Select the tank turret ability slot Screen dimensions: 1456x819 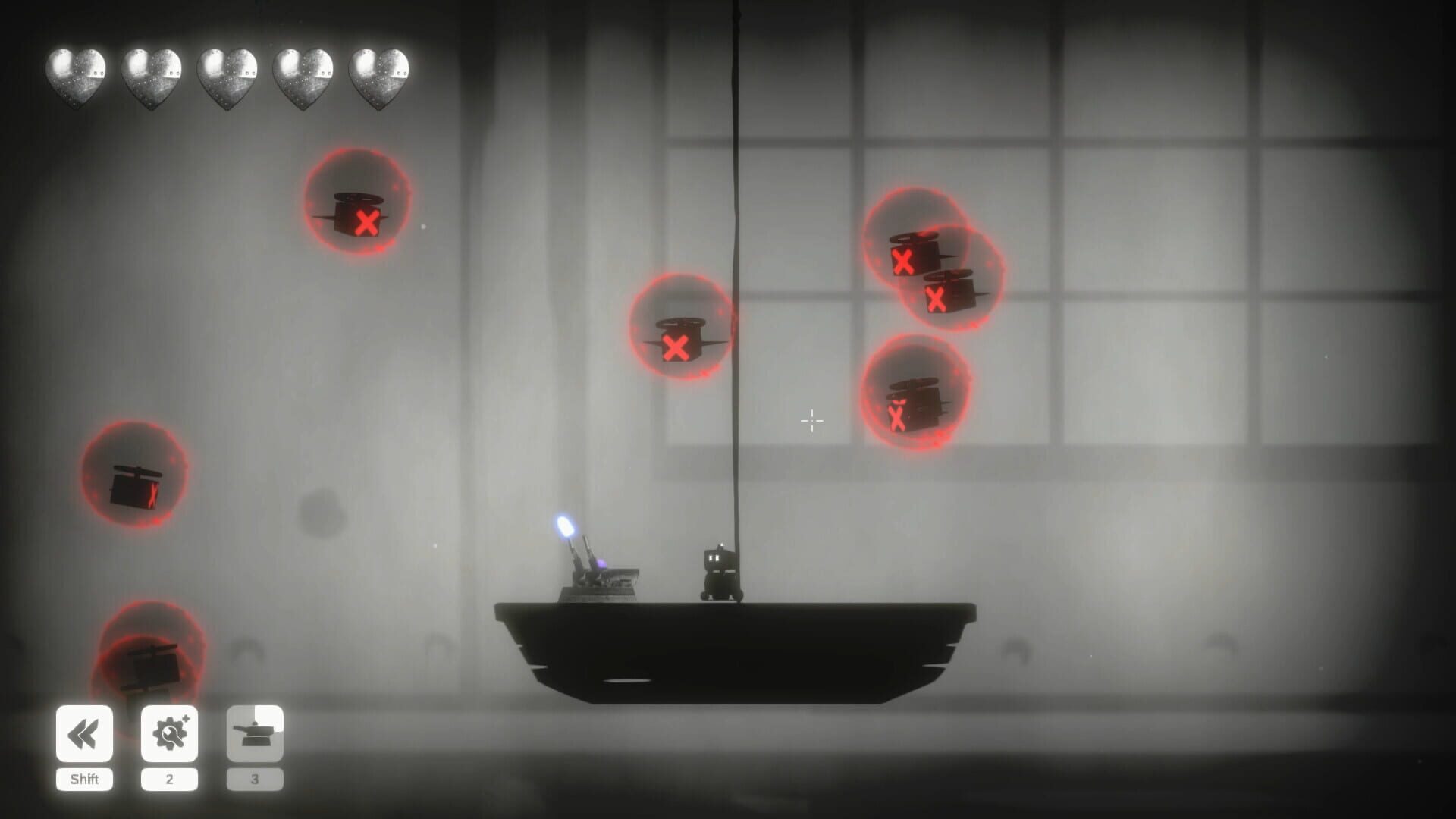[256, 733]
